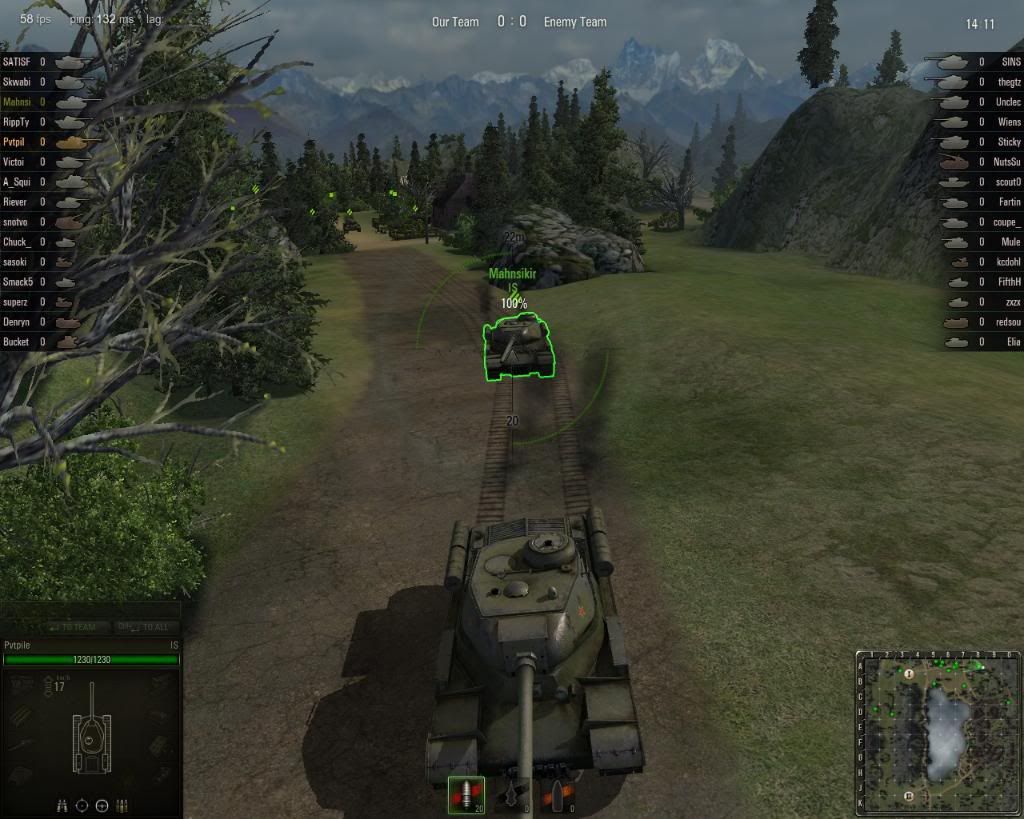Image resolution: width=1024 pixels, height=819 pixels.
Task: Select Skwabi in our team list
Action: click(16, 82)
